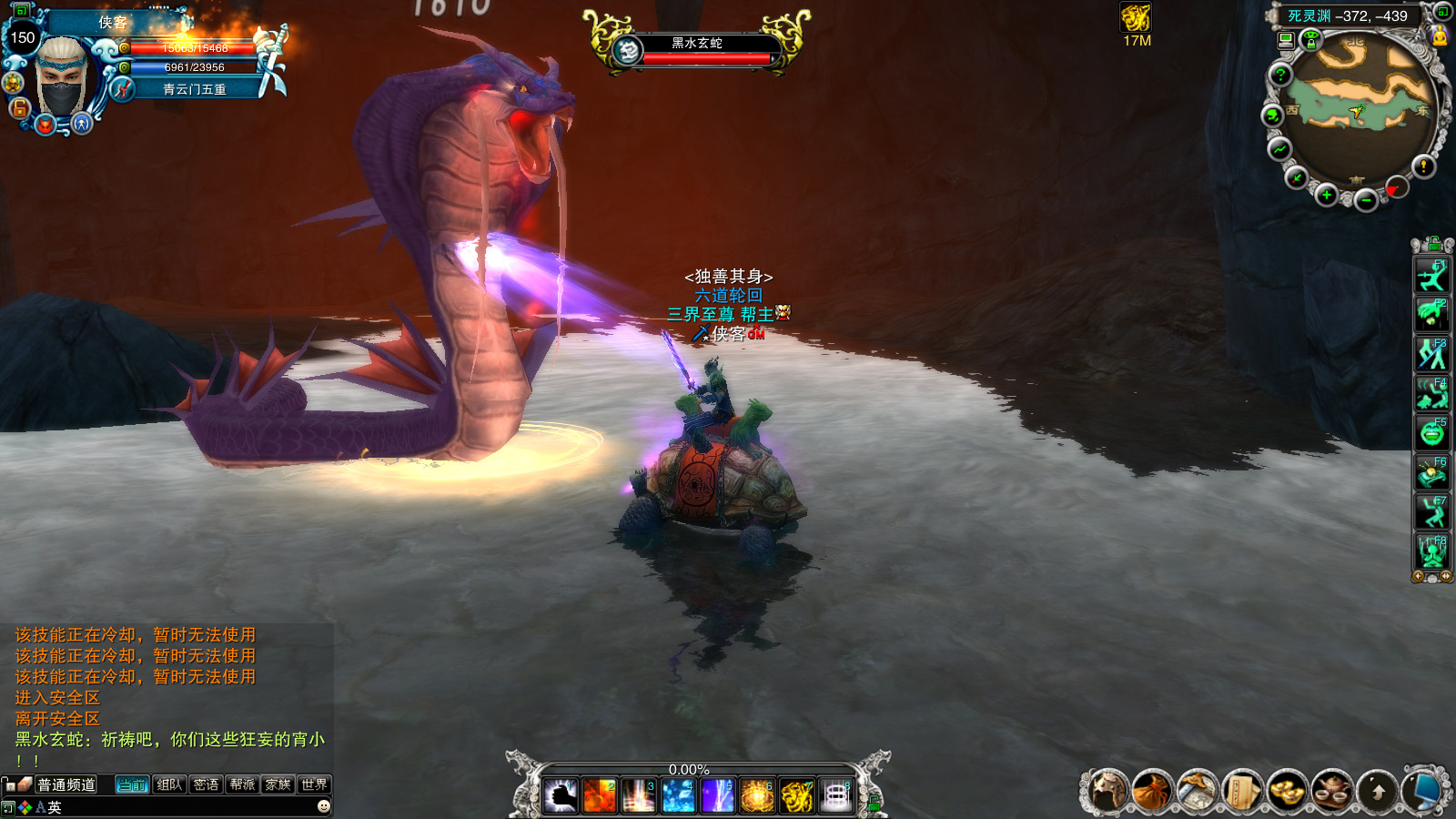Viewport: 1456px width, 819px height.
Task: Zoom in the minimap with plus button
Action: [x=1327, y=195]
